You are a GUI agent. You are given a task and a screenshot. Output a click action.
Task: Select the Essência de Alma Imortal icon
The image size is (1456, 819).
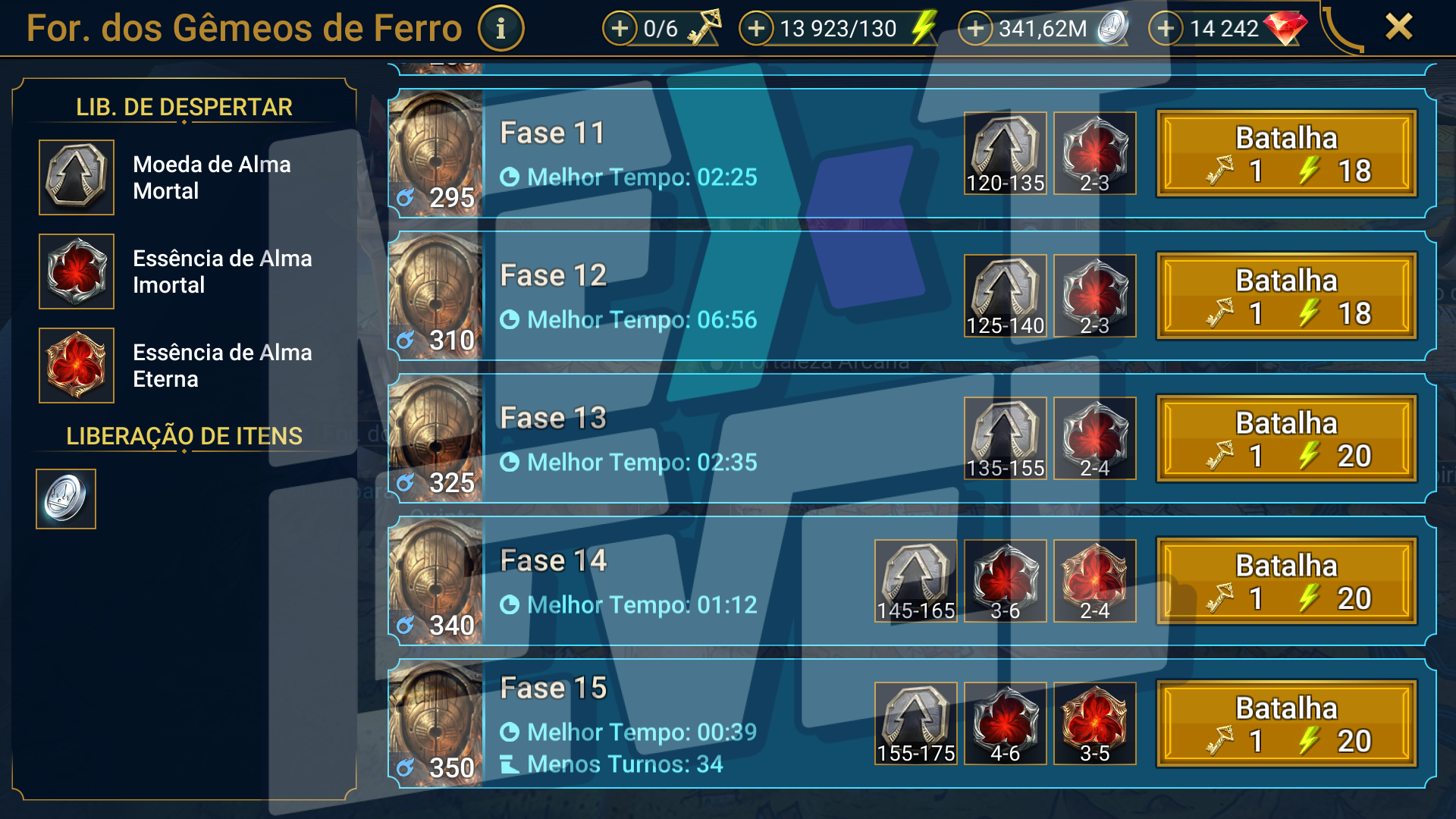point(77,271)
